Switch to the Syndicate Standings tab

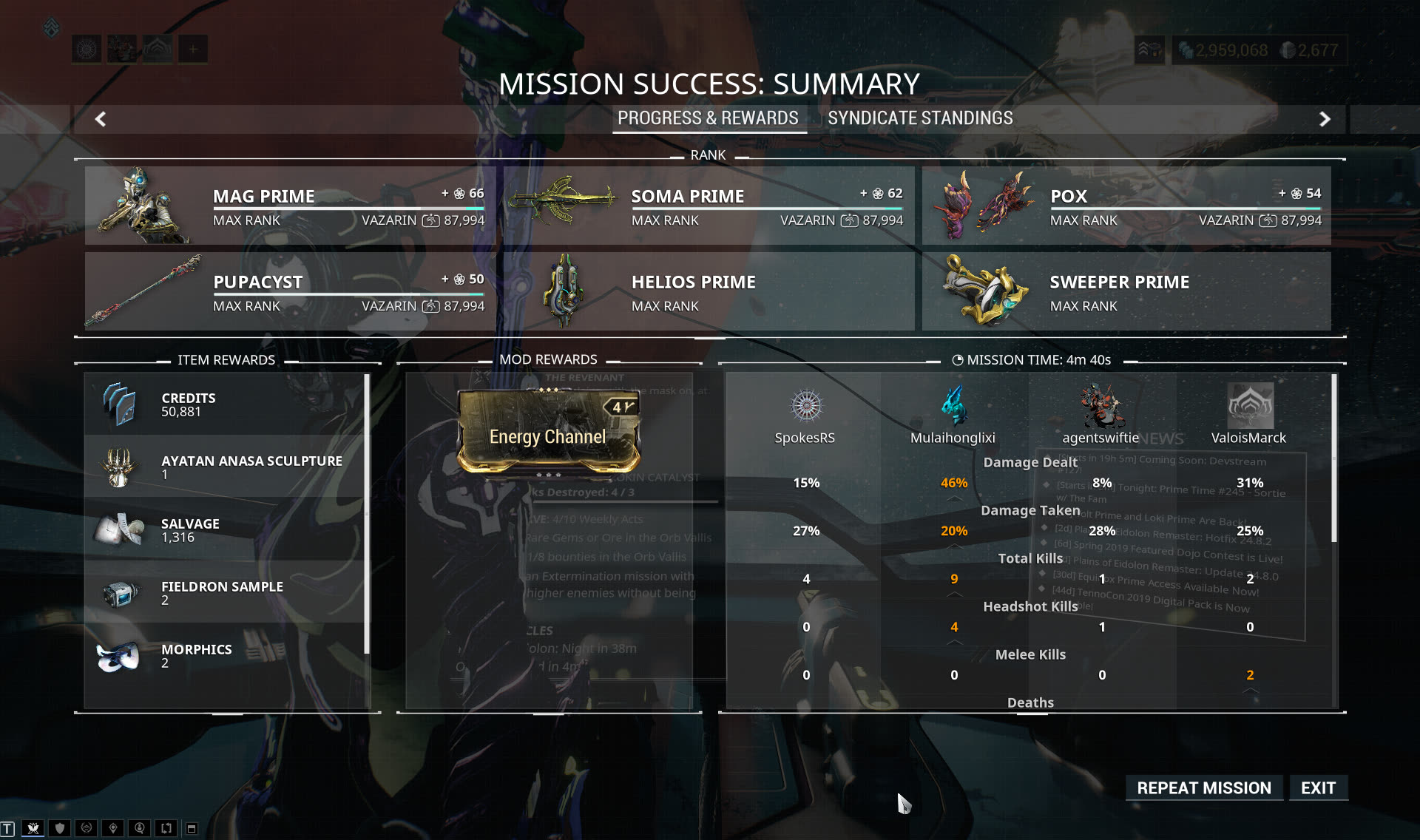[x=920, y=118]
